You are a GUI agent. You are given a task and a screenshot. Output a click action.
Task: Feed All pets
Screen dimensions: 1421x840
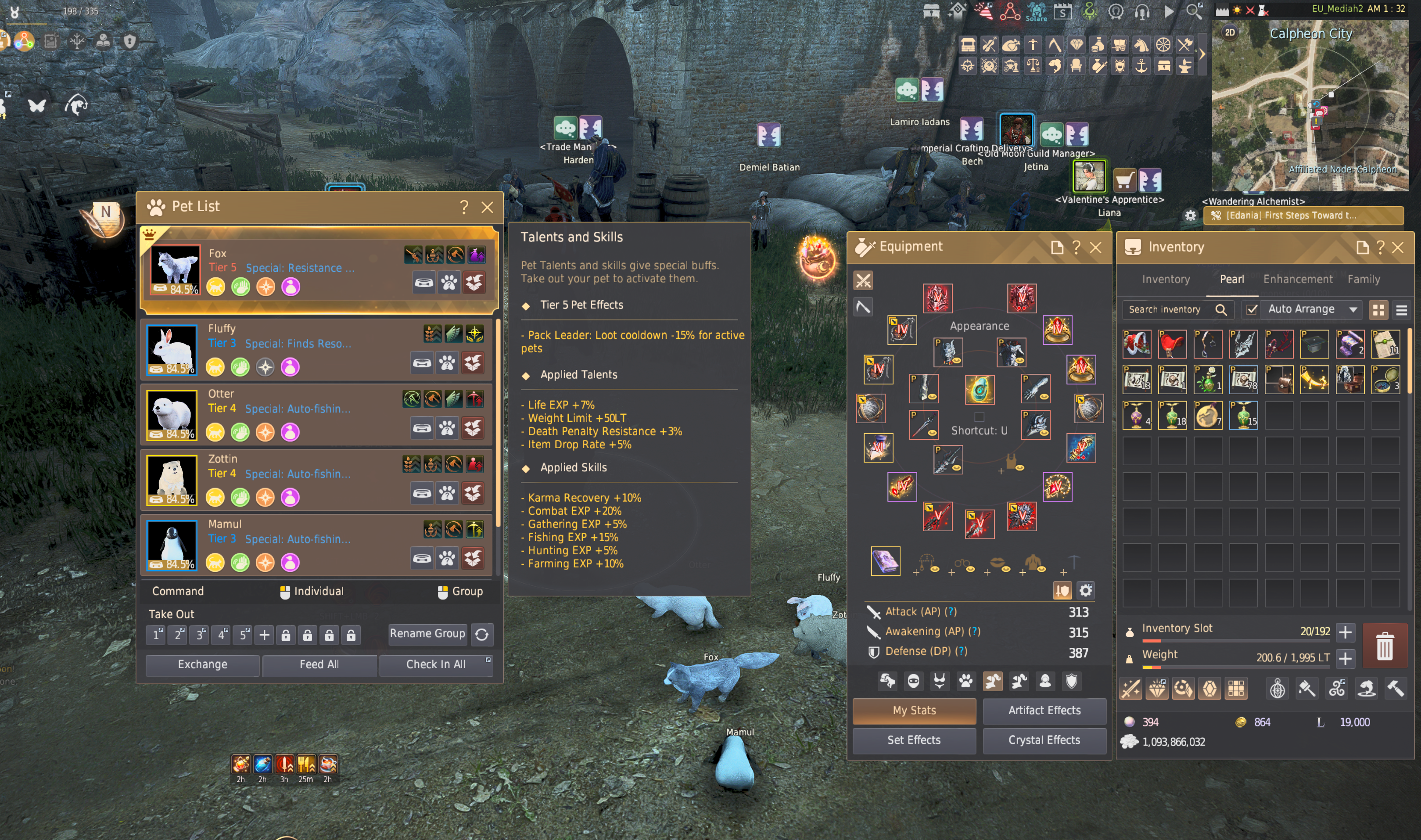pos(319,664)
